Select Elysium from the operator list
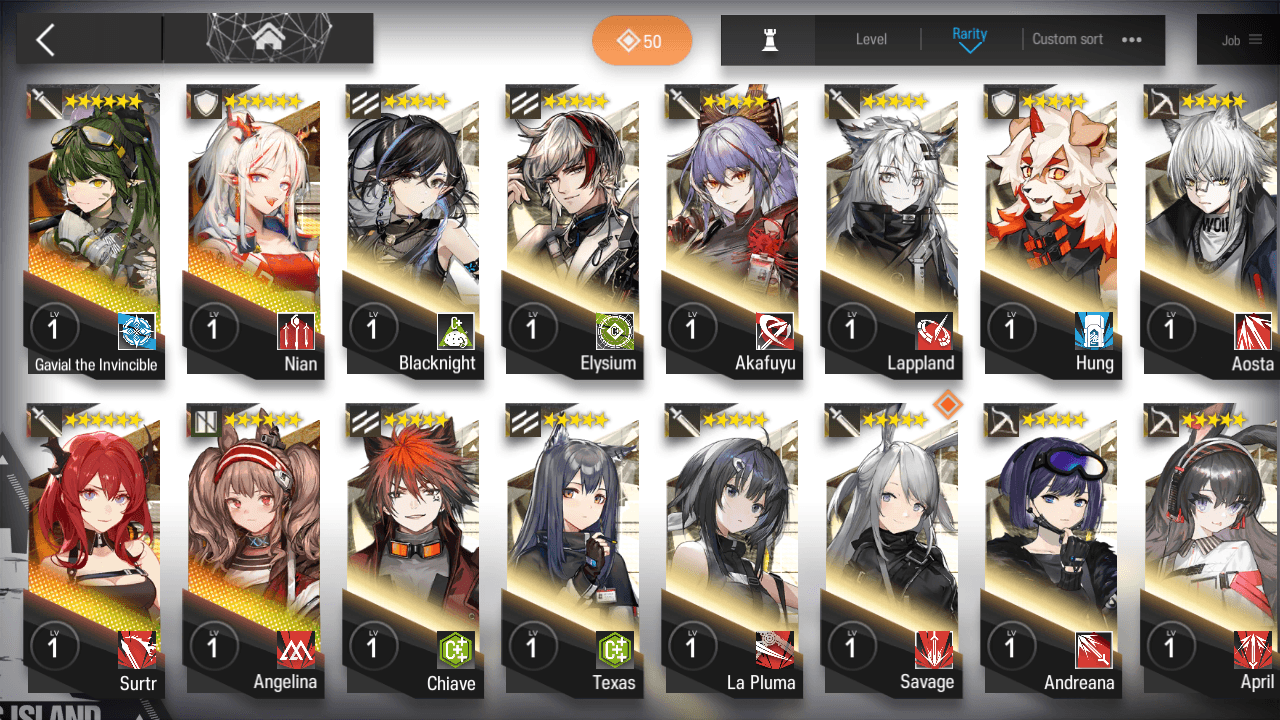 point(574,230)
